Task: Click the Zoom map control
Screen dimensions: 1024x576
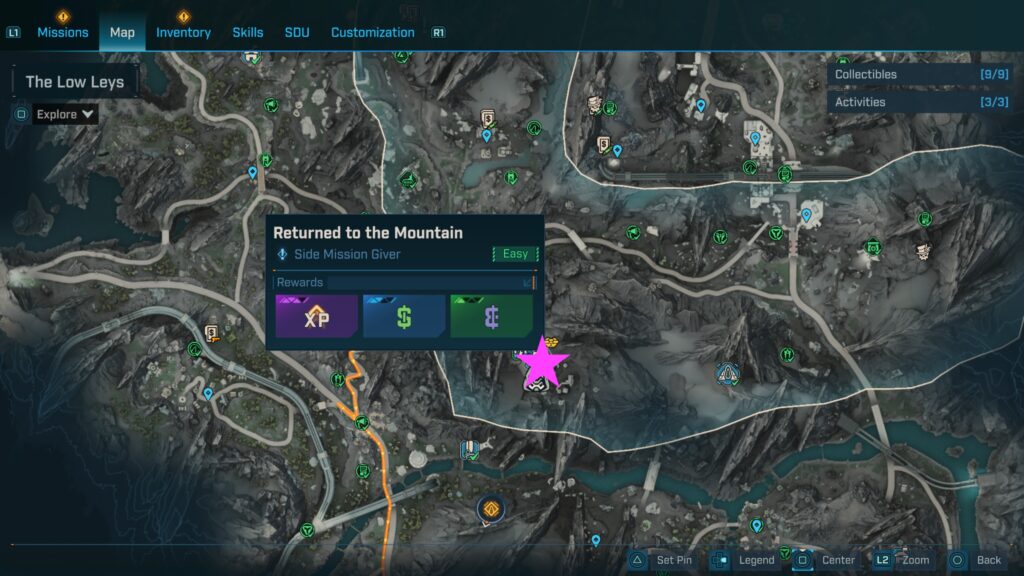Action: click(x=904, y=560)
